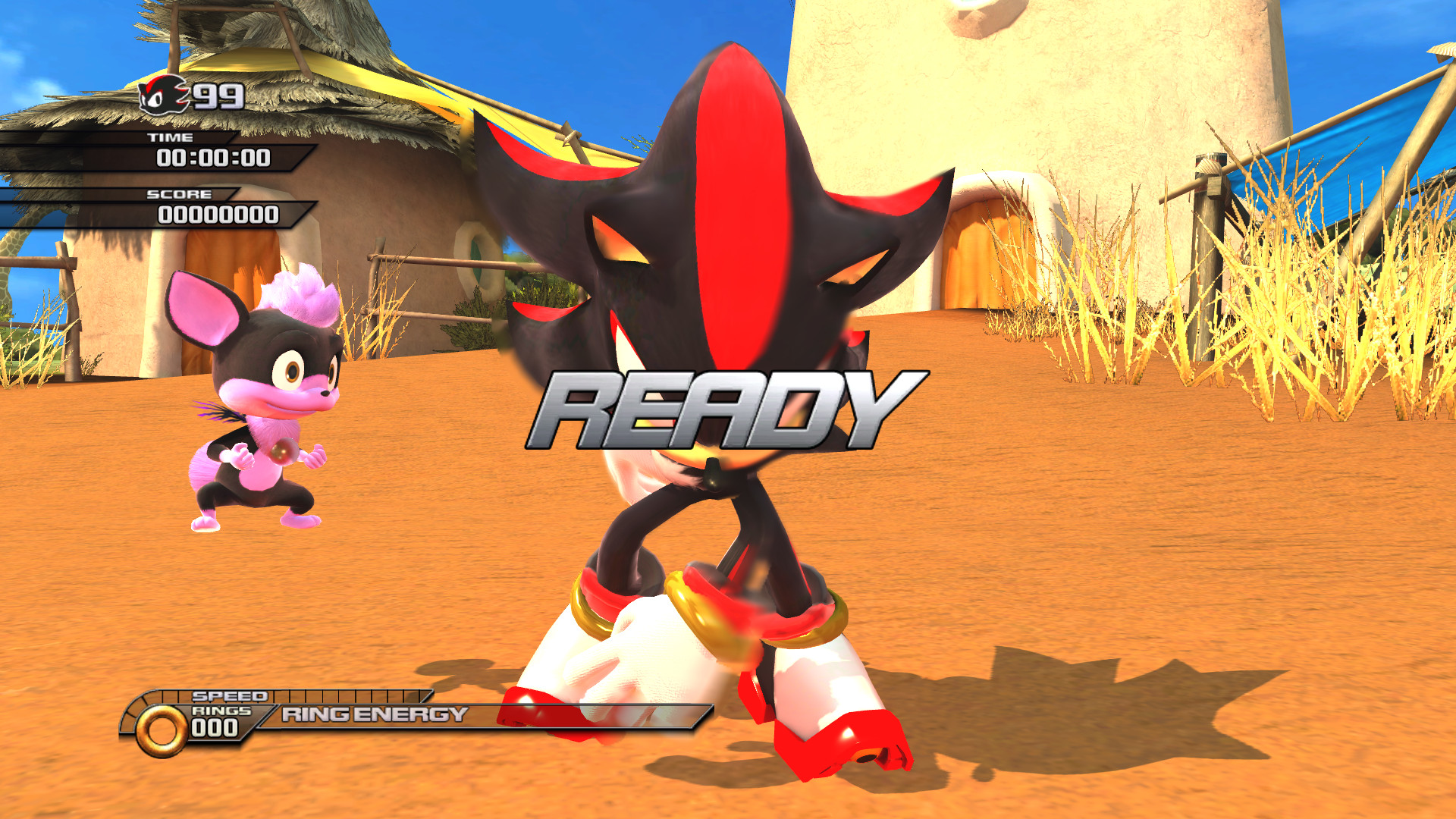Click the Shadow head lives icon
The height and width of the screenshot is (819, 1456).
tap(163, 96)
